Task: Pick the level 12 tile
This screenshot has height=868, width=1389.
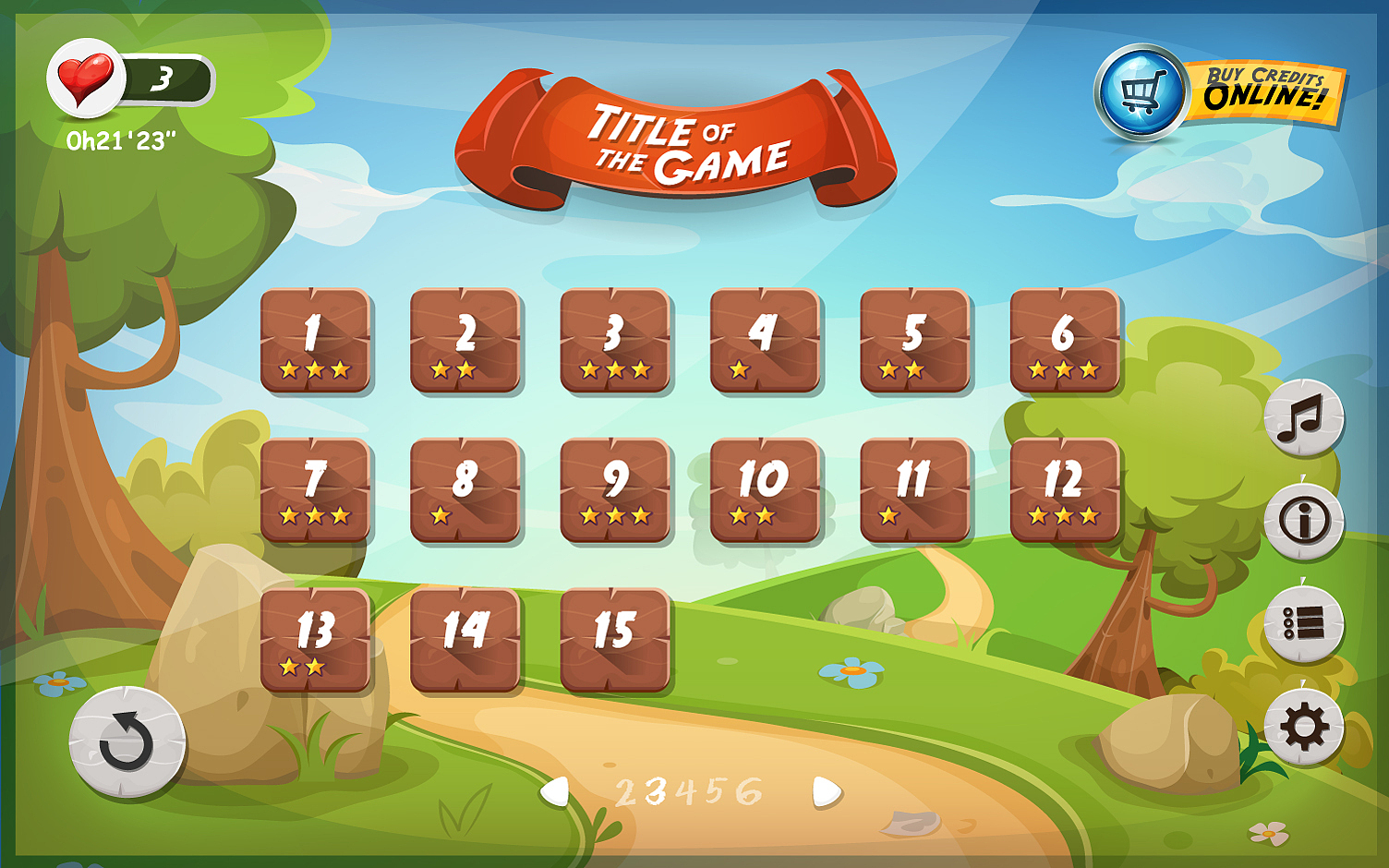Action: point(1065,489)
